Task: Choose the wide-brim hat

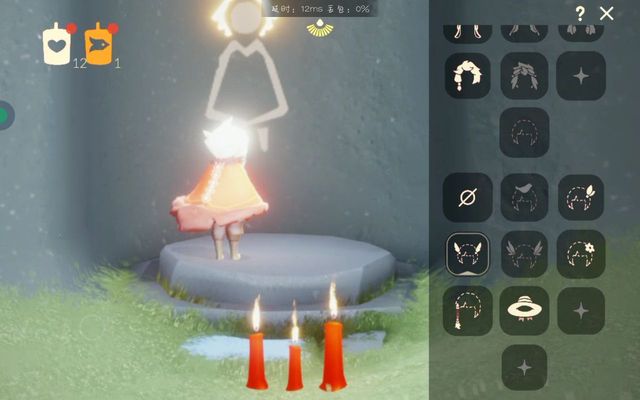Action: click(x=524, y=310)
